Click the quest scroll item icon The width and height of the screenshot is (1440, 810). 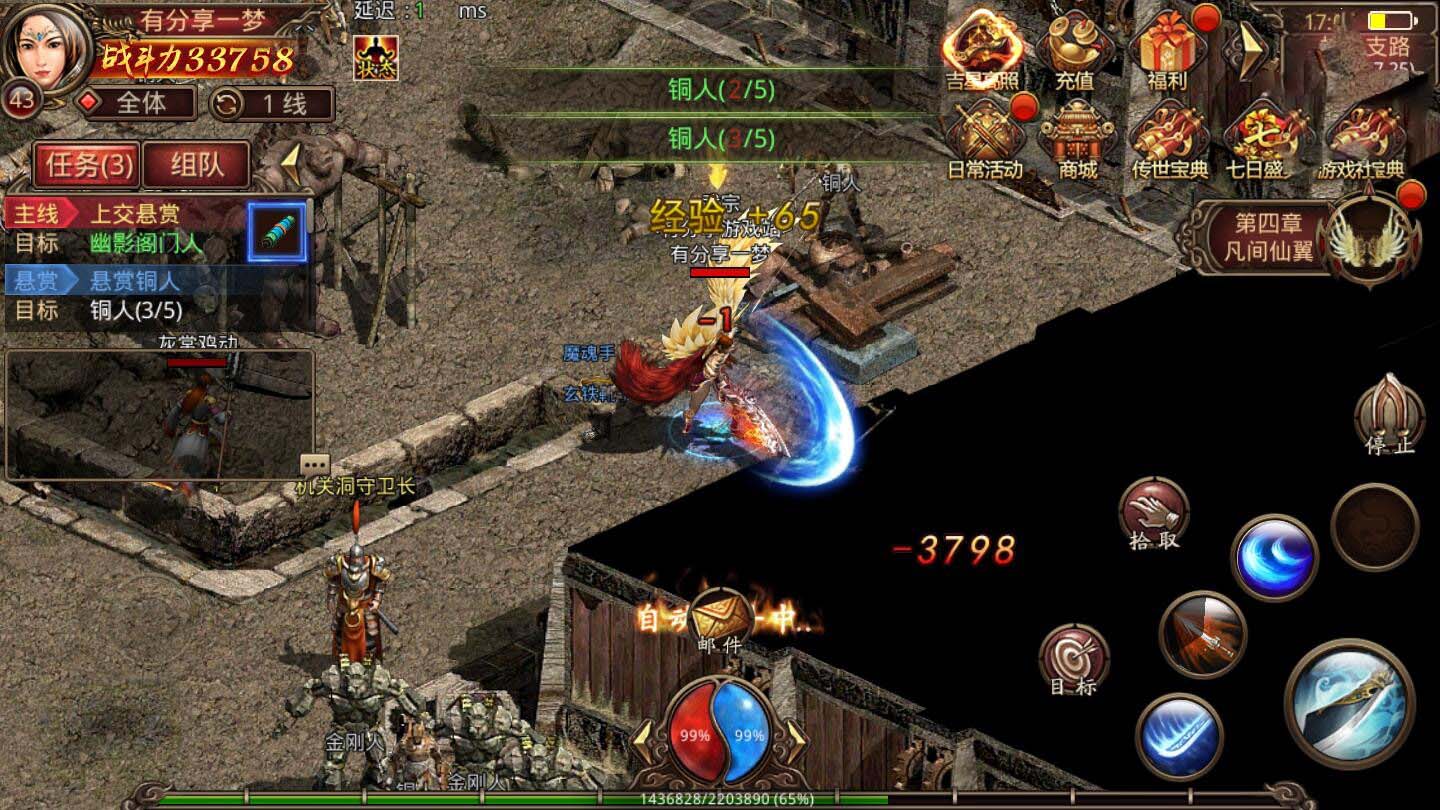[x=277, y=231]
